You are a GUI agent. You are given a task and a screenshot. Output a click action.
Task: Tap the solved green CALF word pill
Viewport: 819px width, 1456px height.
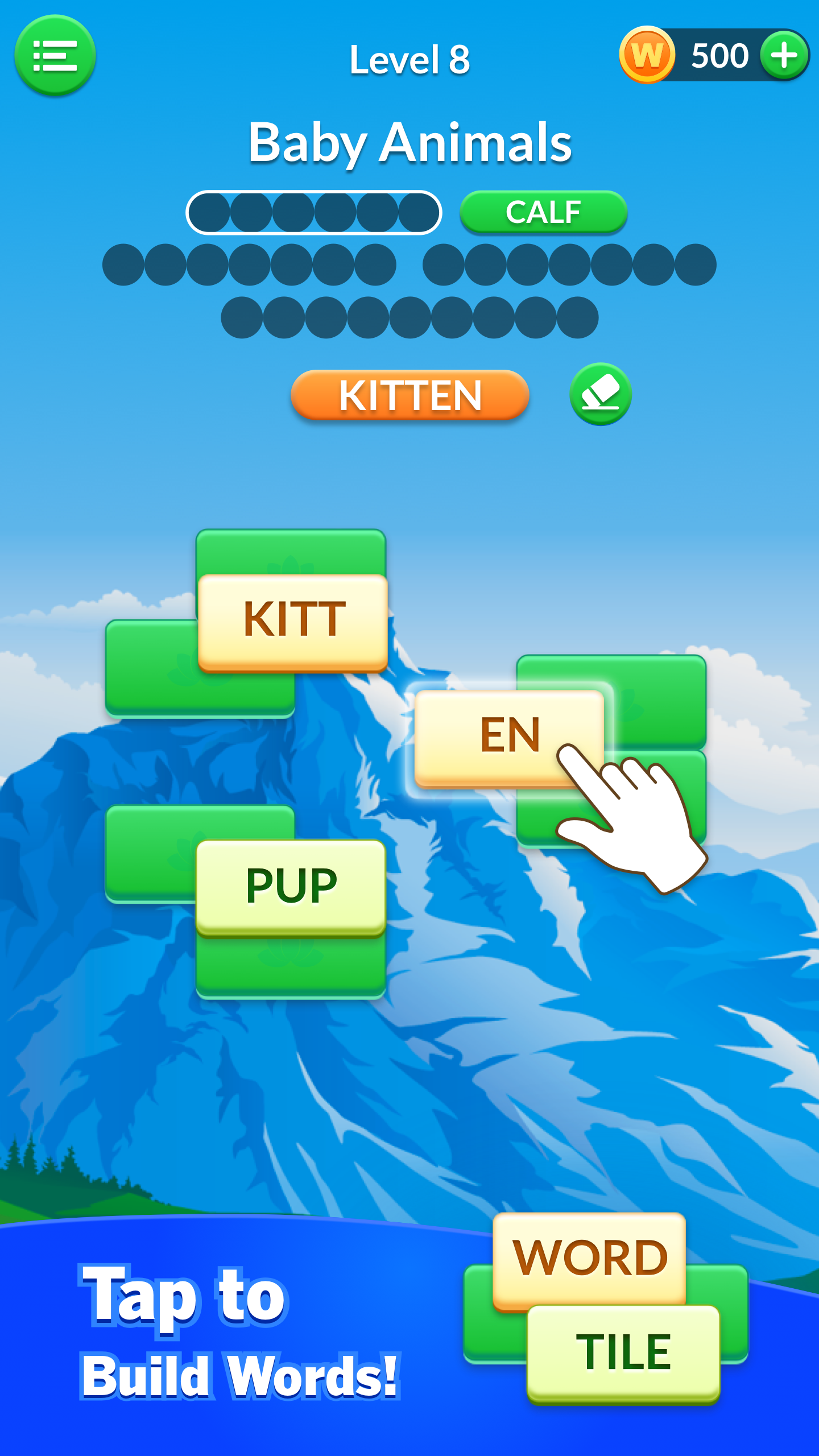point(543,212)
